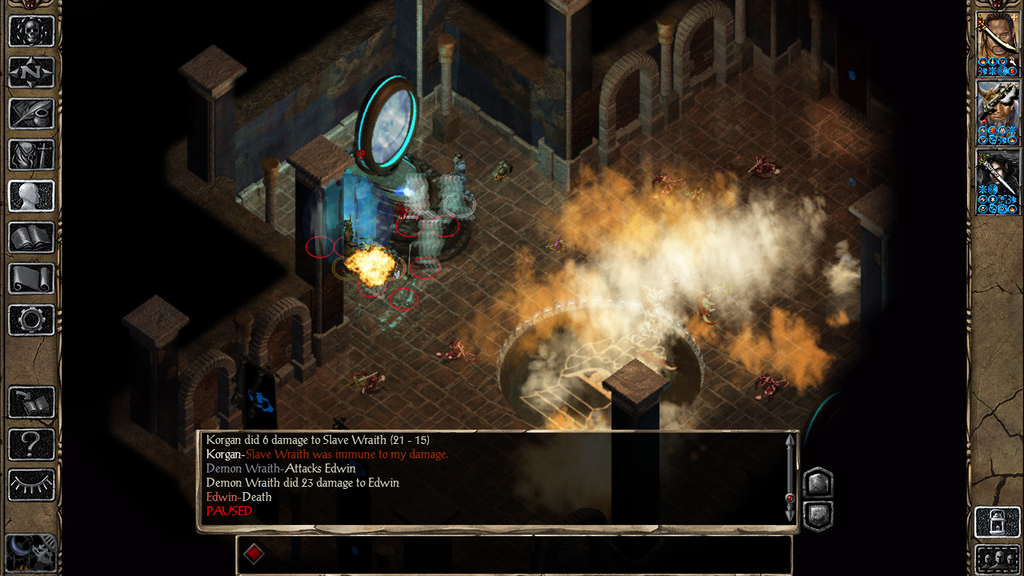Toggle the eye highlight button
Image resolution: width=1024 pixels, height=576 pixels.
(x=31, y=484)
